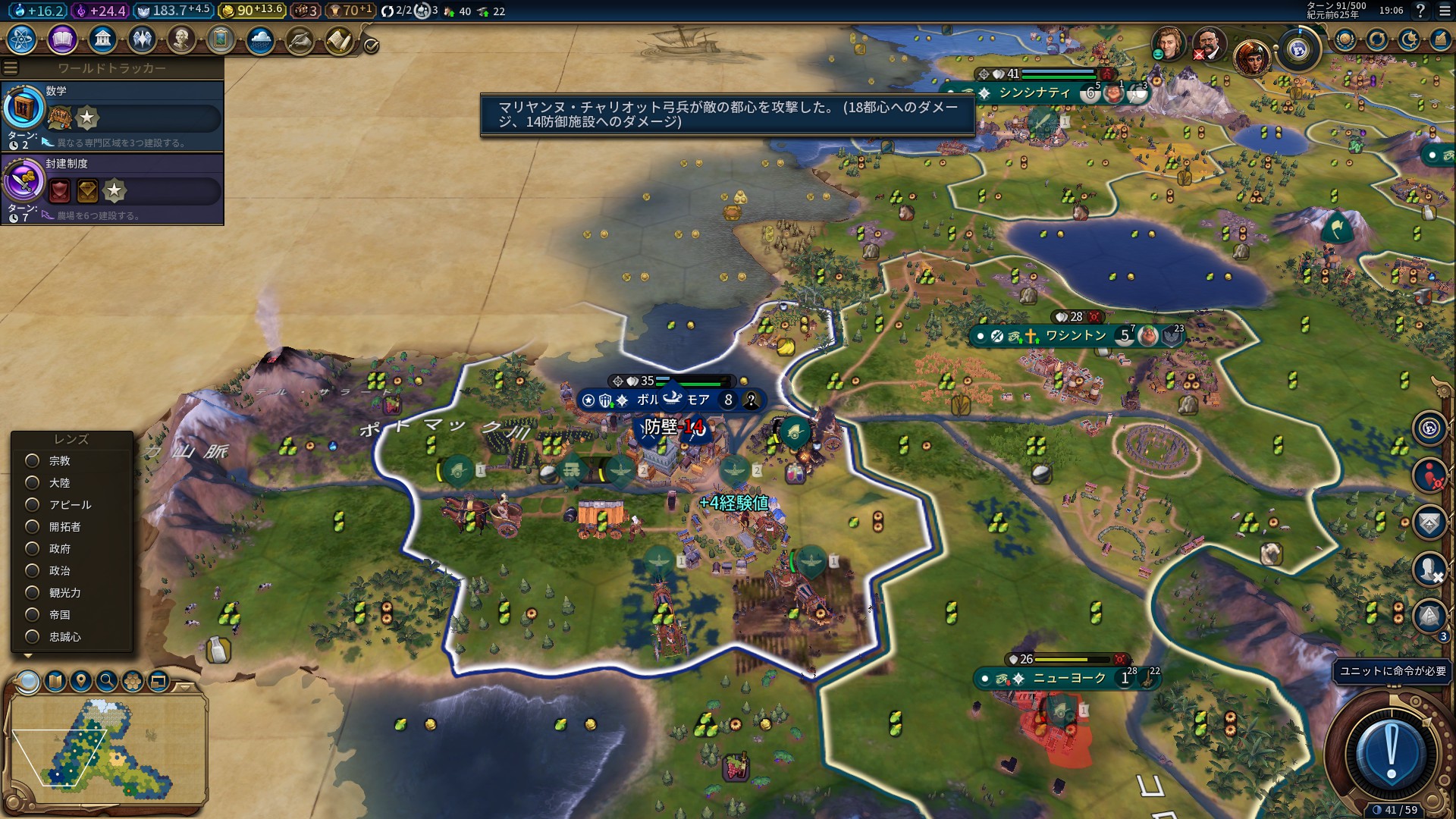Switch to the 開拓者 lens
Screen dimensions: 1456x819
point(33,527)
